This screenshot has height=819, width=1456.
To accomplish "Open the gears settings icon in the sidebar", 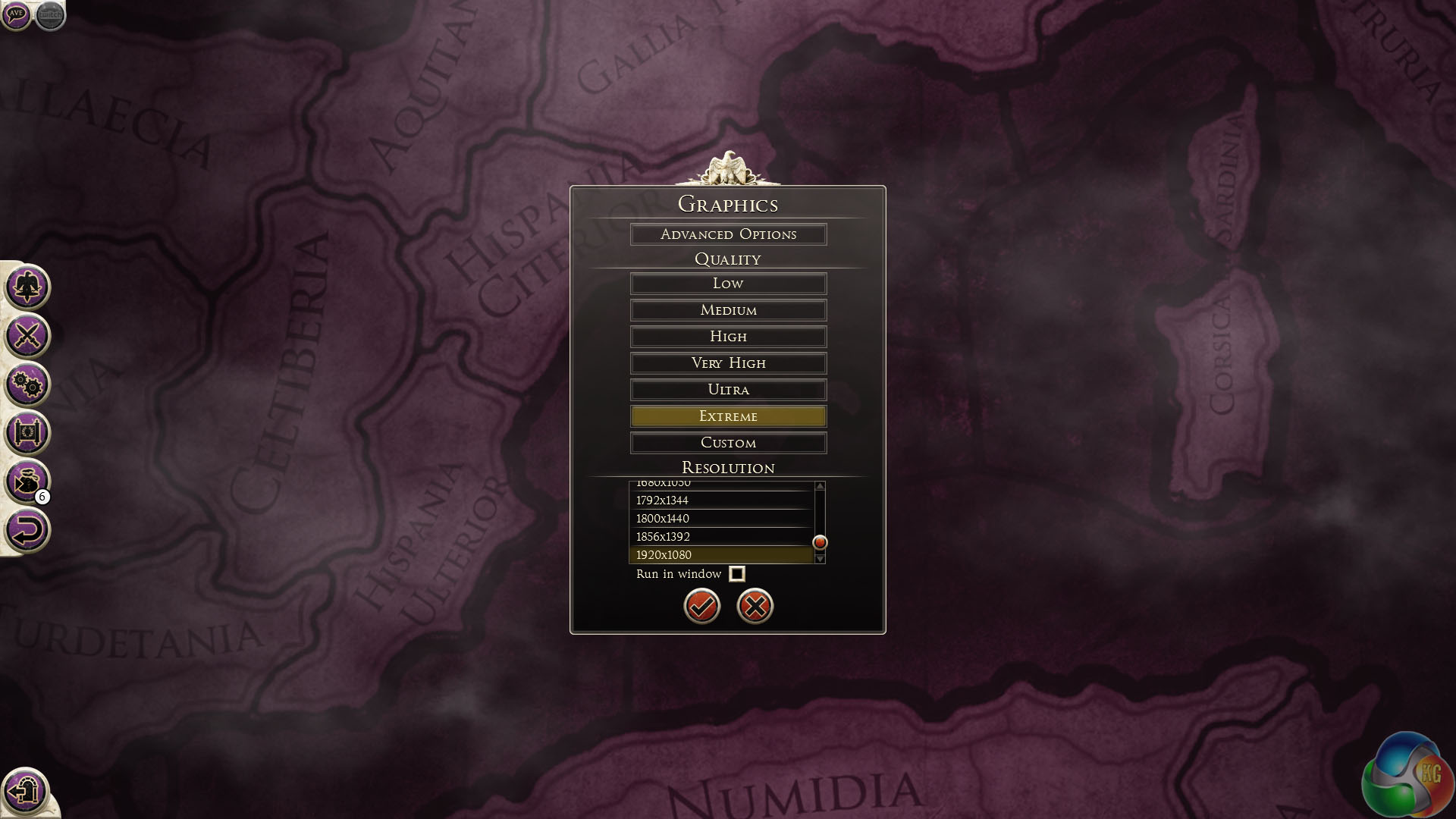I will click(x=27, y=385).
